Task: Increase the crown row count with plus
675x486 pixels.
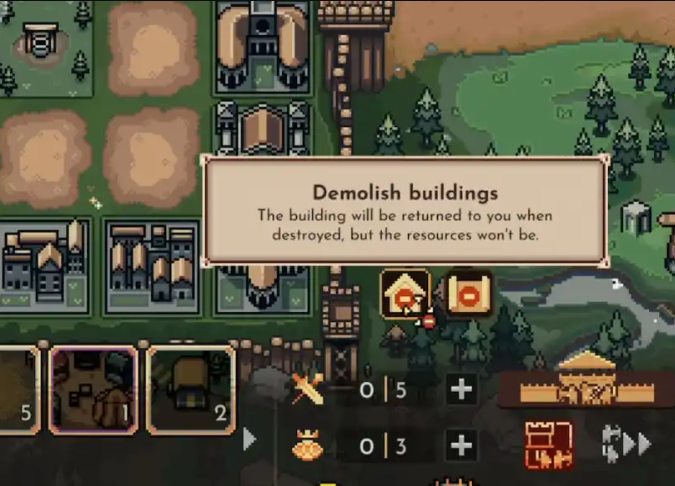Action: point(461,446)
